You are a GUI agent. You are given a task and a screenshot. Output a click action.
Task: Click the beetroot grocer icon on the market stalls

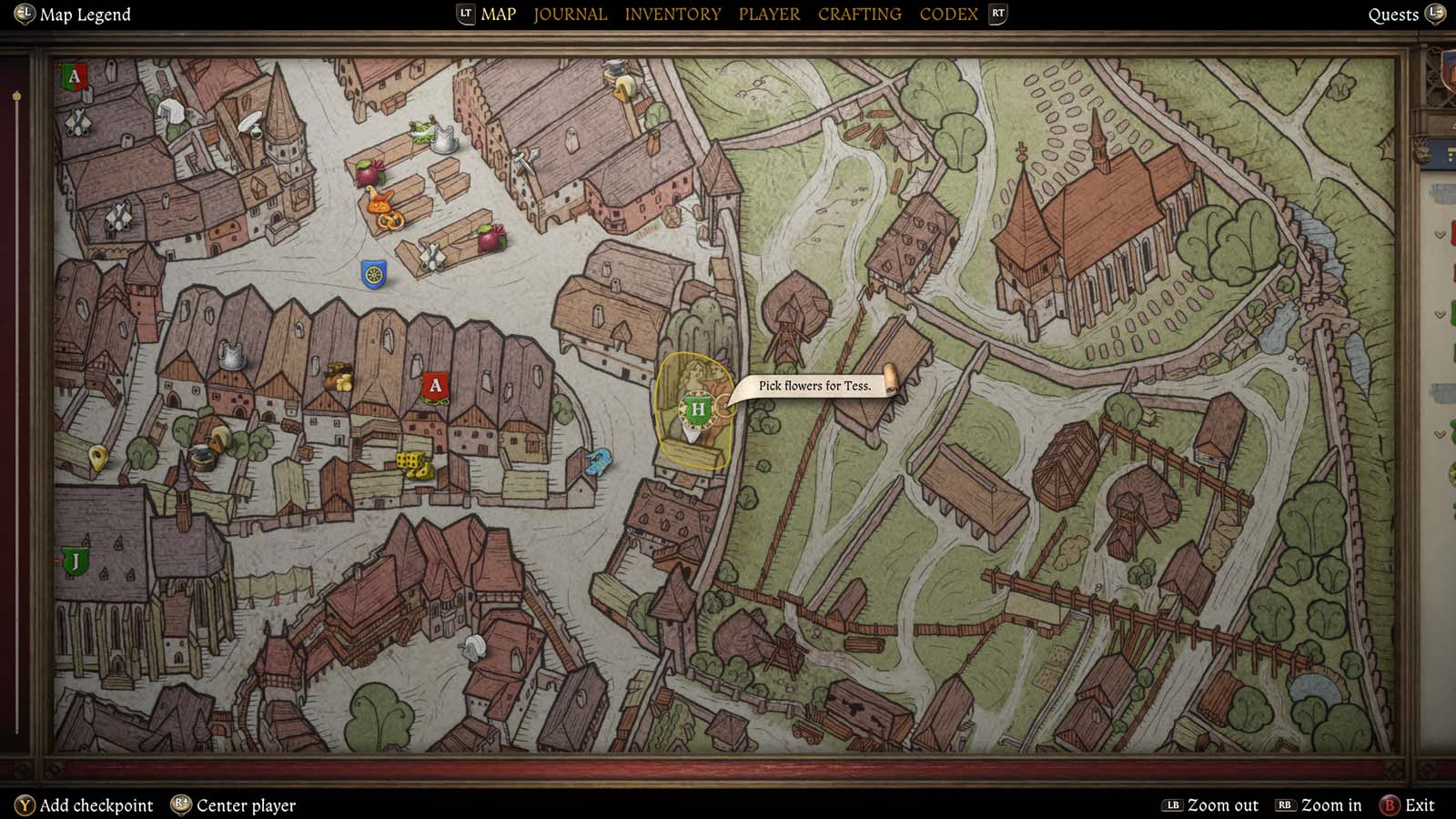368,173
